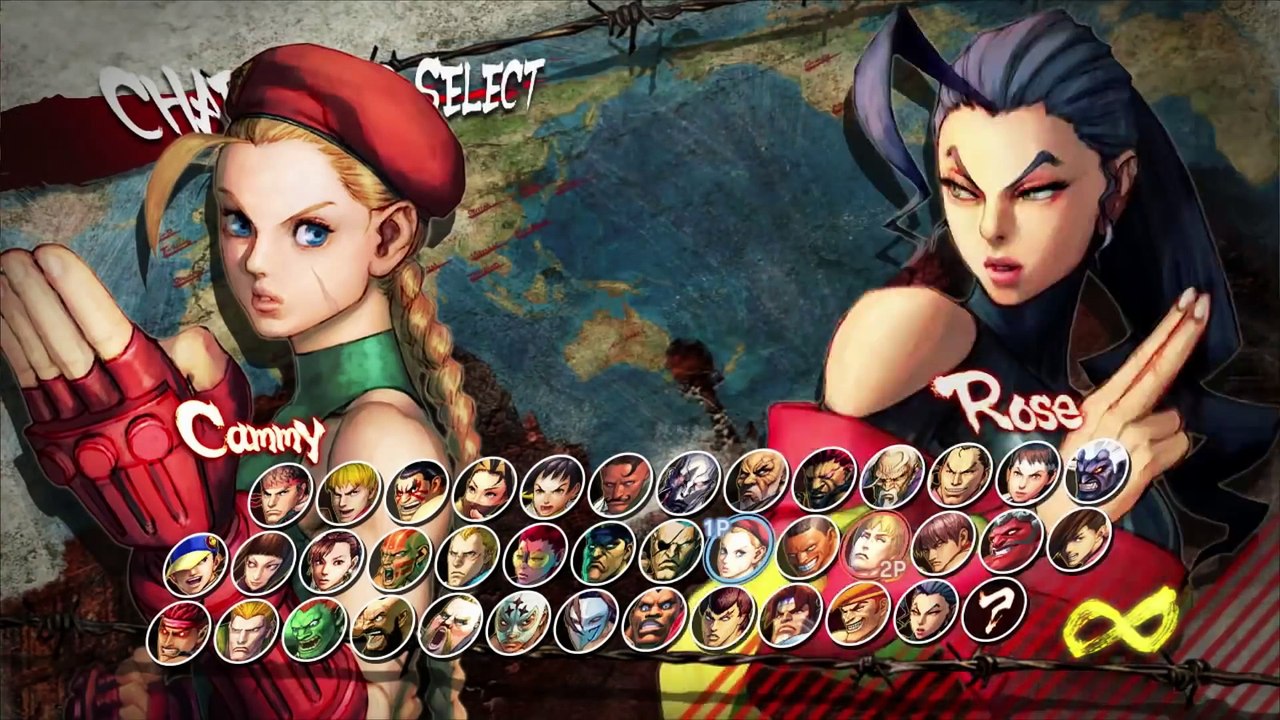The width and height of the screenshot is (1280, 720).
Task: Pick Rose's portrait in roster
Action: pyautogui.click(x=925, y=610)
